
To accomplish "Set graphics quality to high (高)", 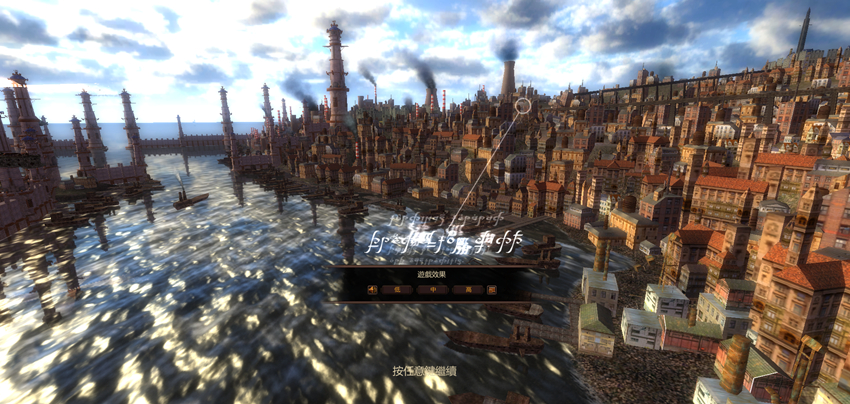I will [467, 289].
